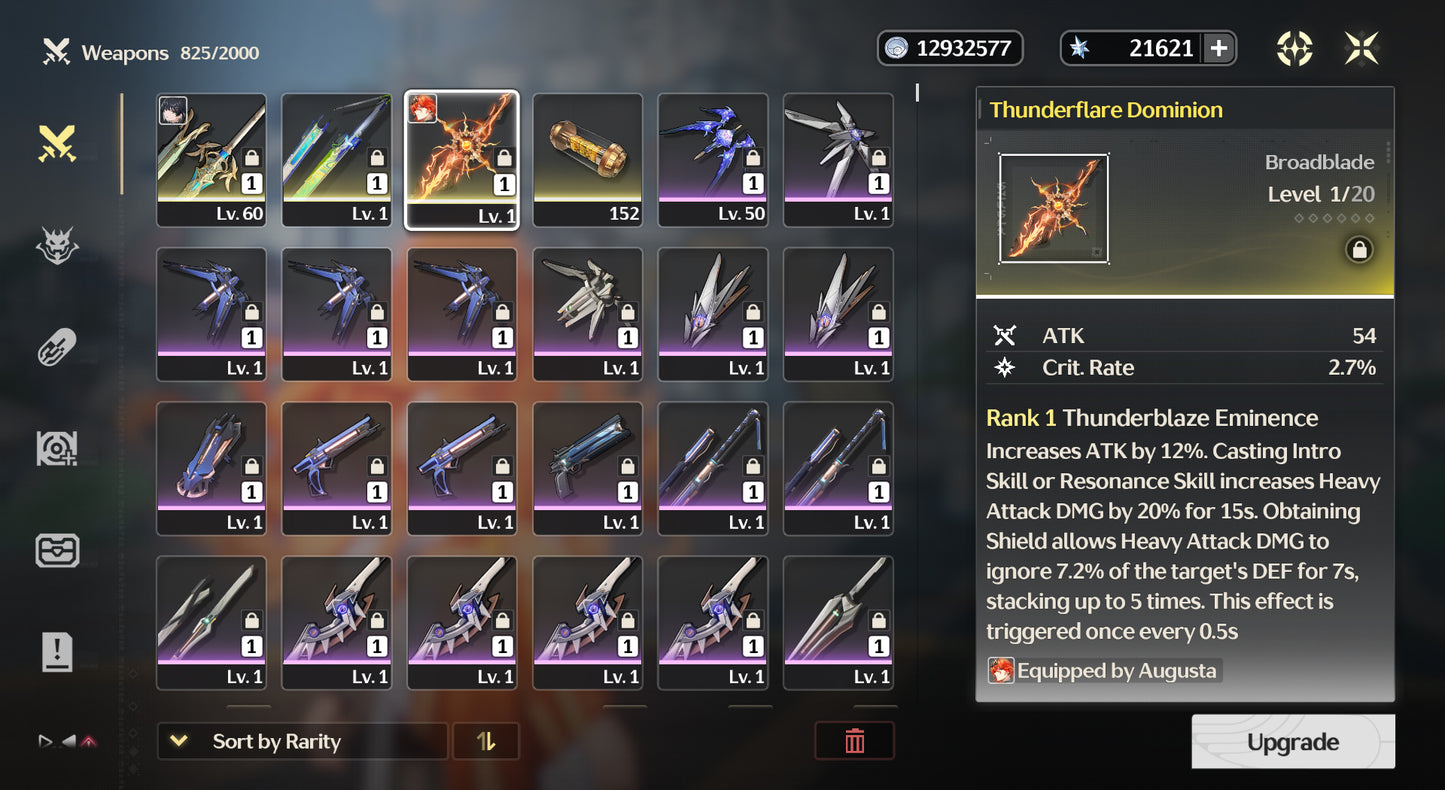Open the development materials sidebar icon
Viewport: 1445px width, 790px height.
click(x=57, y=448)
